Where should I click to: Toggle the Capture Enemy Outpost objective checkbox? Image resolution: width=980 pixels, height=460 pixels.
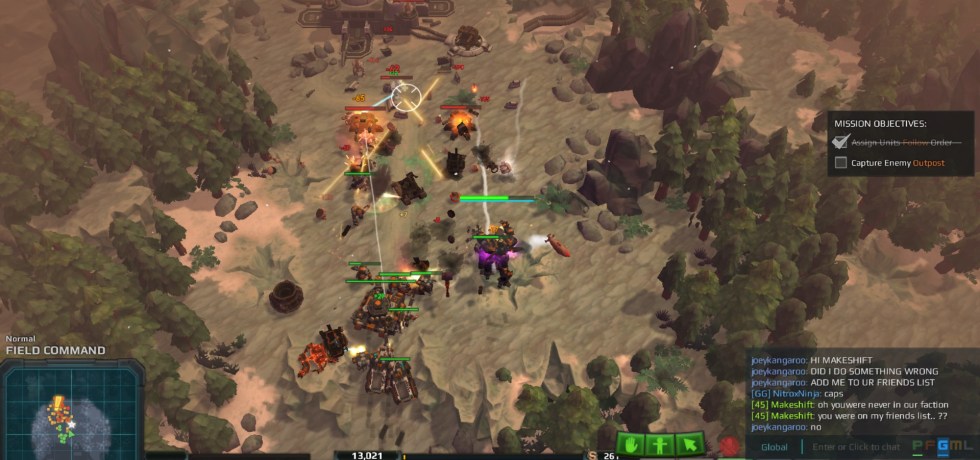841,162
